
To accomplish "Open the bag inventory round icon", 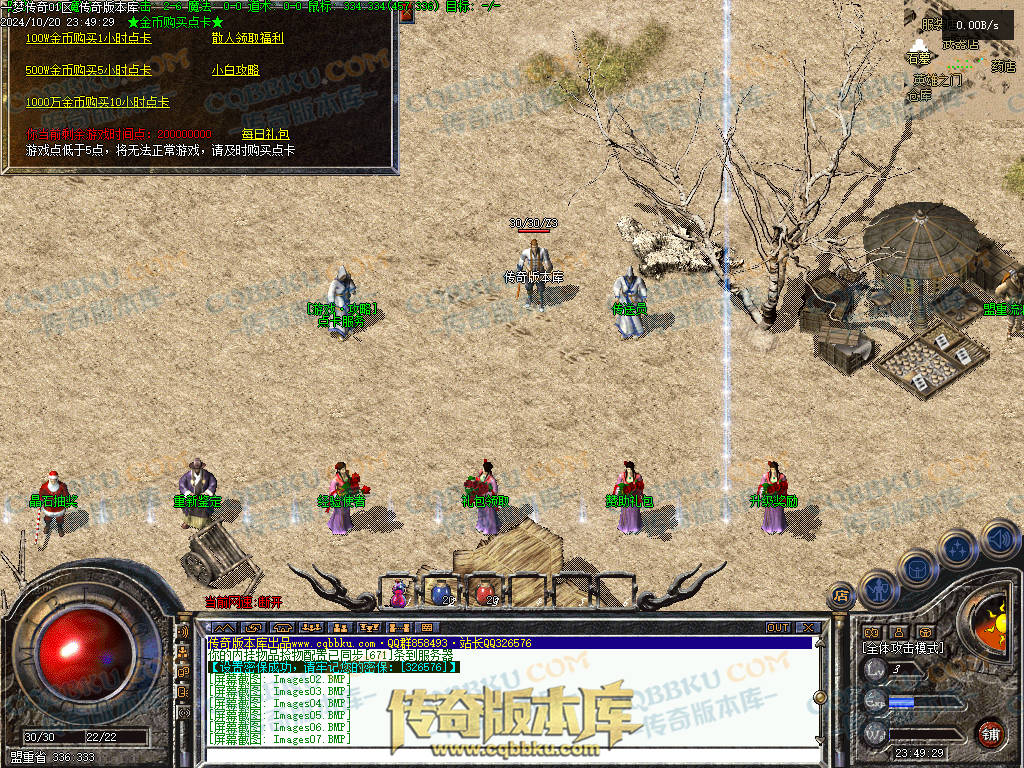I will [917, 567].
